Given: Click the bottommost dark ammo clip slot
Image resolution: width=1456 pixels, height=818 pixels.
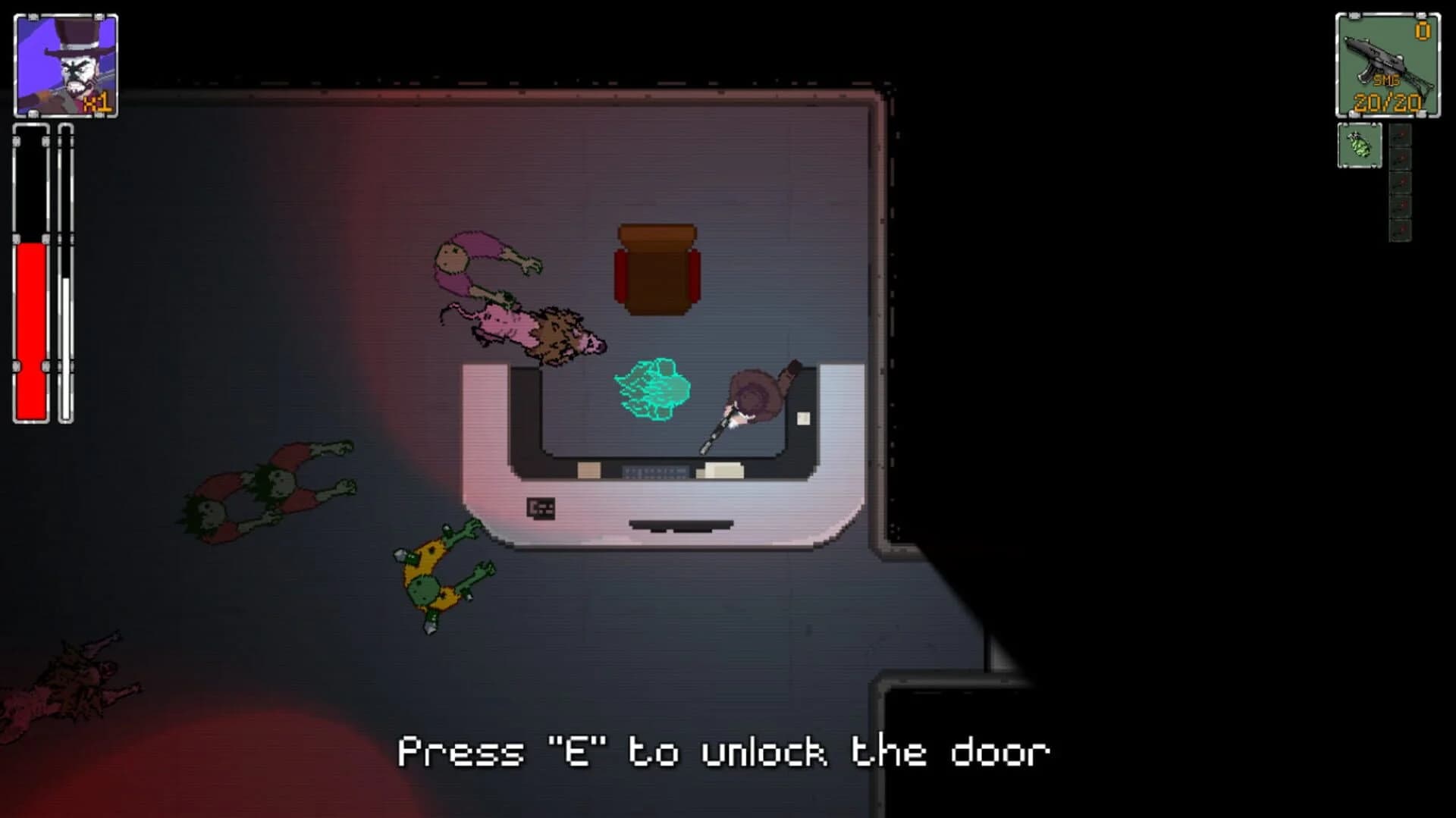Looking at the screenshot, I should pos(1401,229).
